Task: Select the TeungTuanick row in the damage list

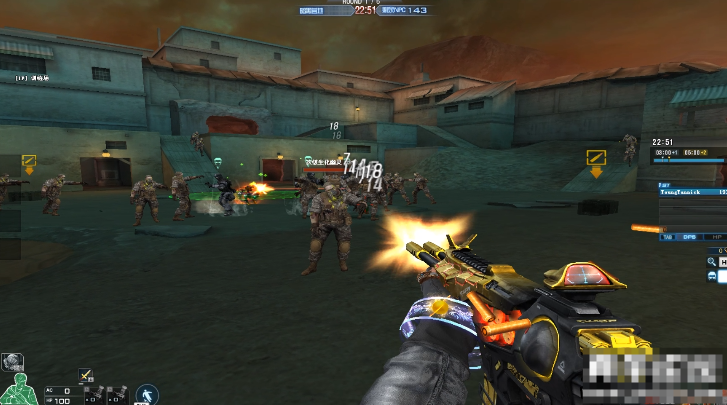Action: click(692, 190)
